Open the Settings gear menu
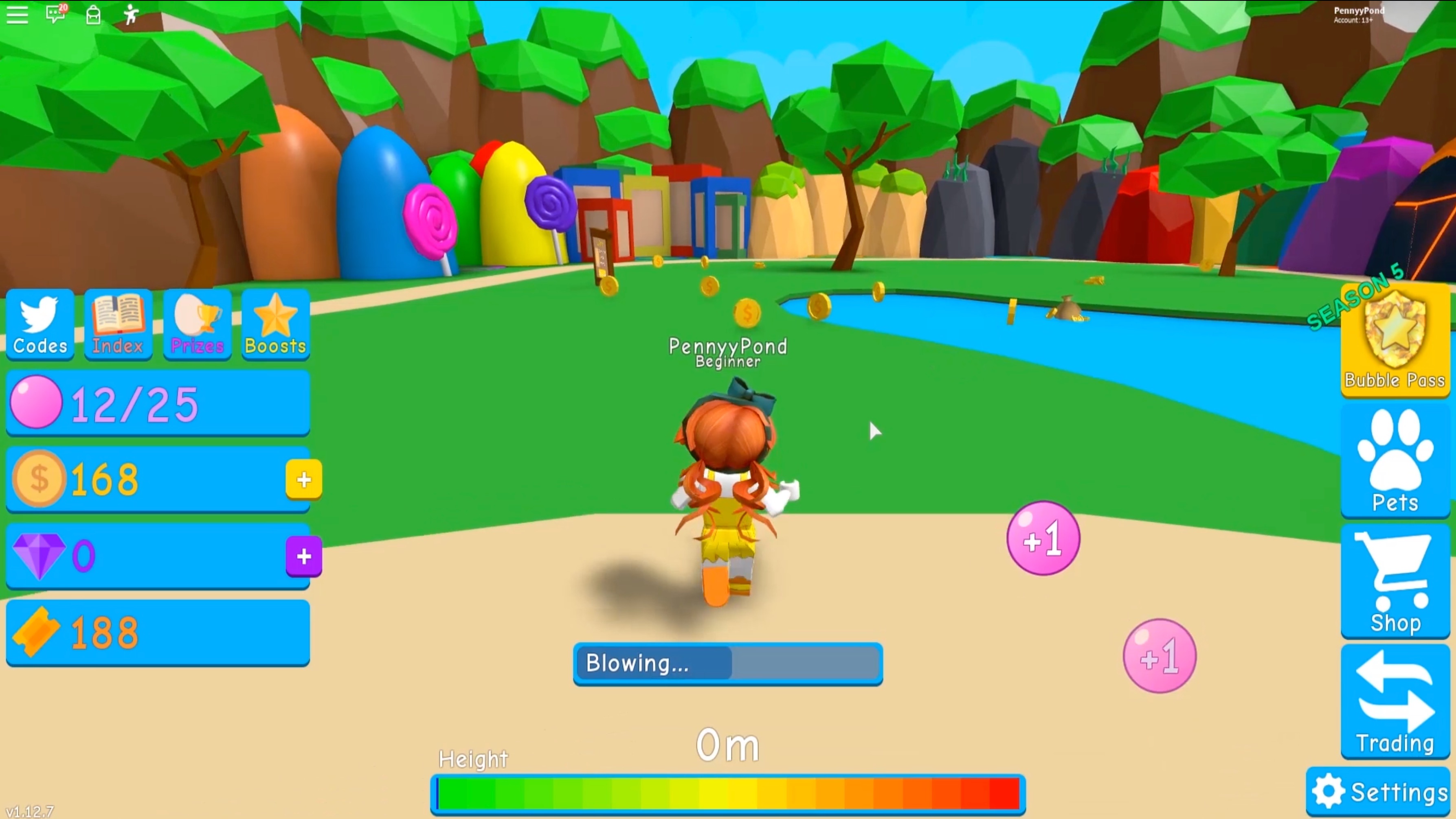Screen dimensions: 1456x819 click(1379, 791)
